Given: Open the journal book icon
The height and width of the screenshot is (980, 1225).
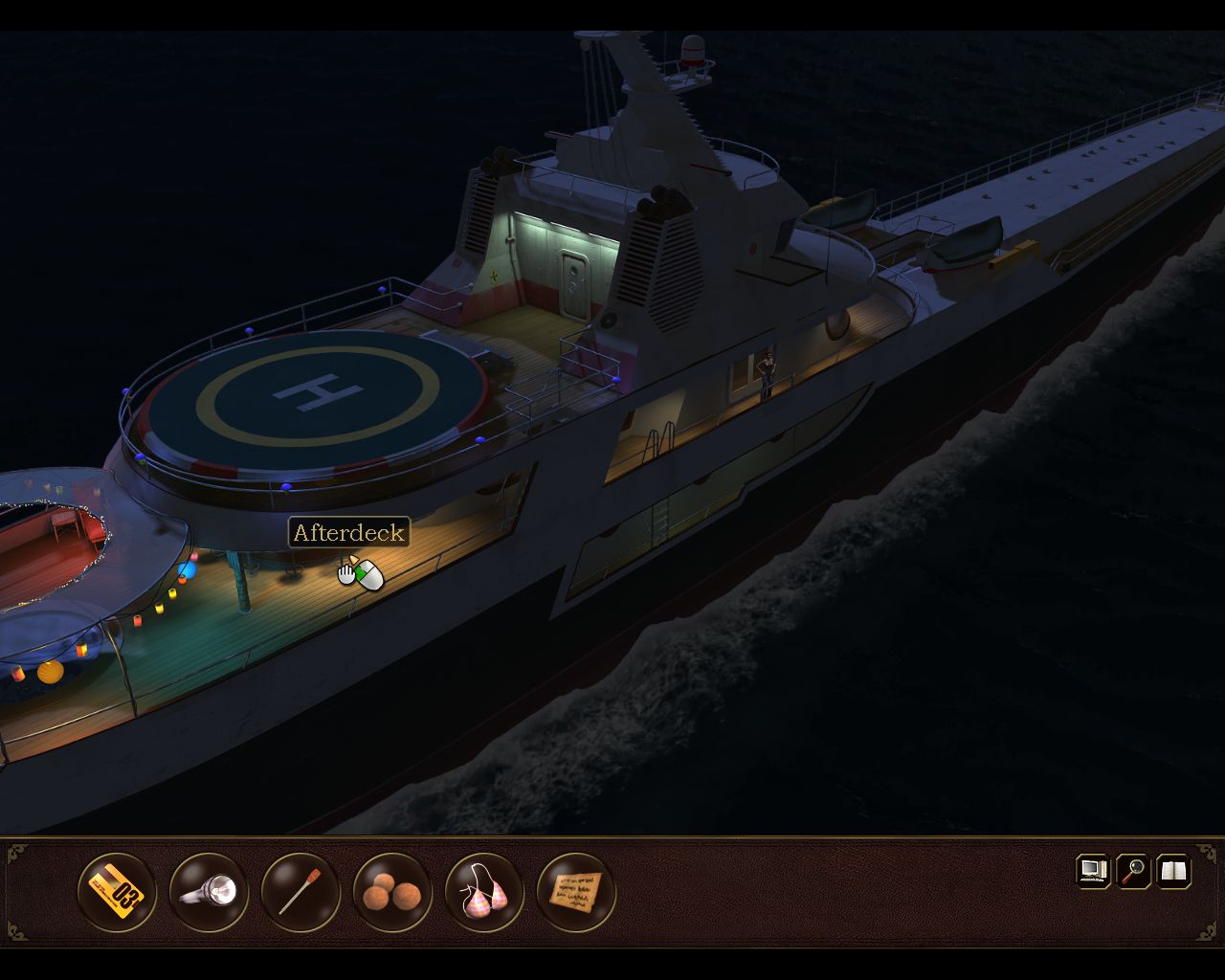Looking at the screenshot, I should pos(1174,871).
